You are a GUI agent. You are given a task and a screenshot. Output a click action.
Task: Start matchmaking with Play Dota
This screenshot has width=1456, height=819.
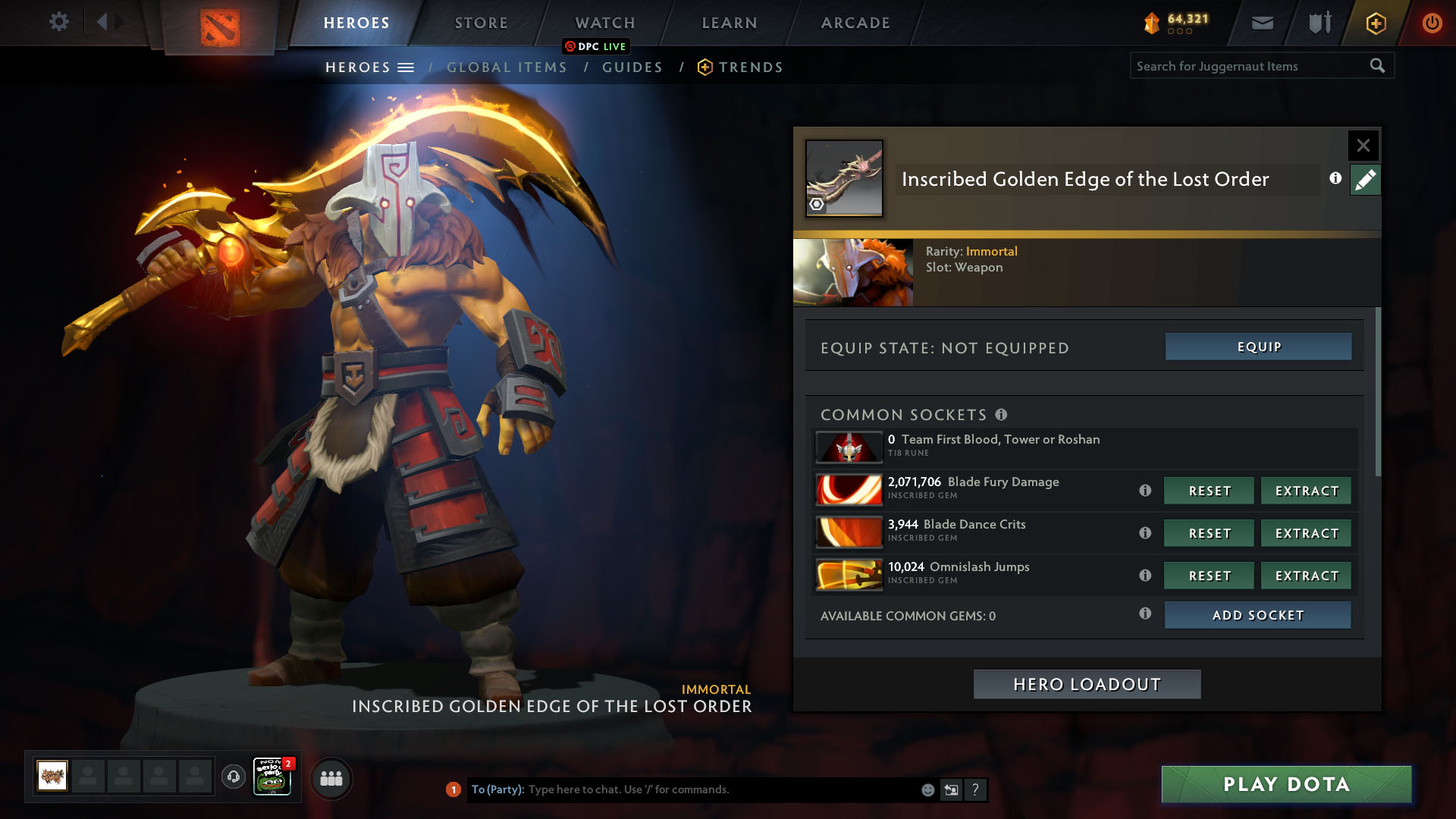(1286, 784)
